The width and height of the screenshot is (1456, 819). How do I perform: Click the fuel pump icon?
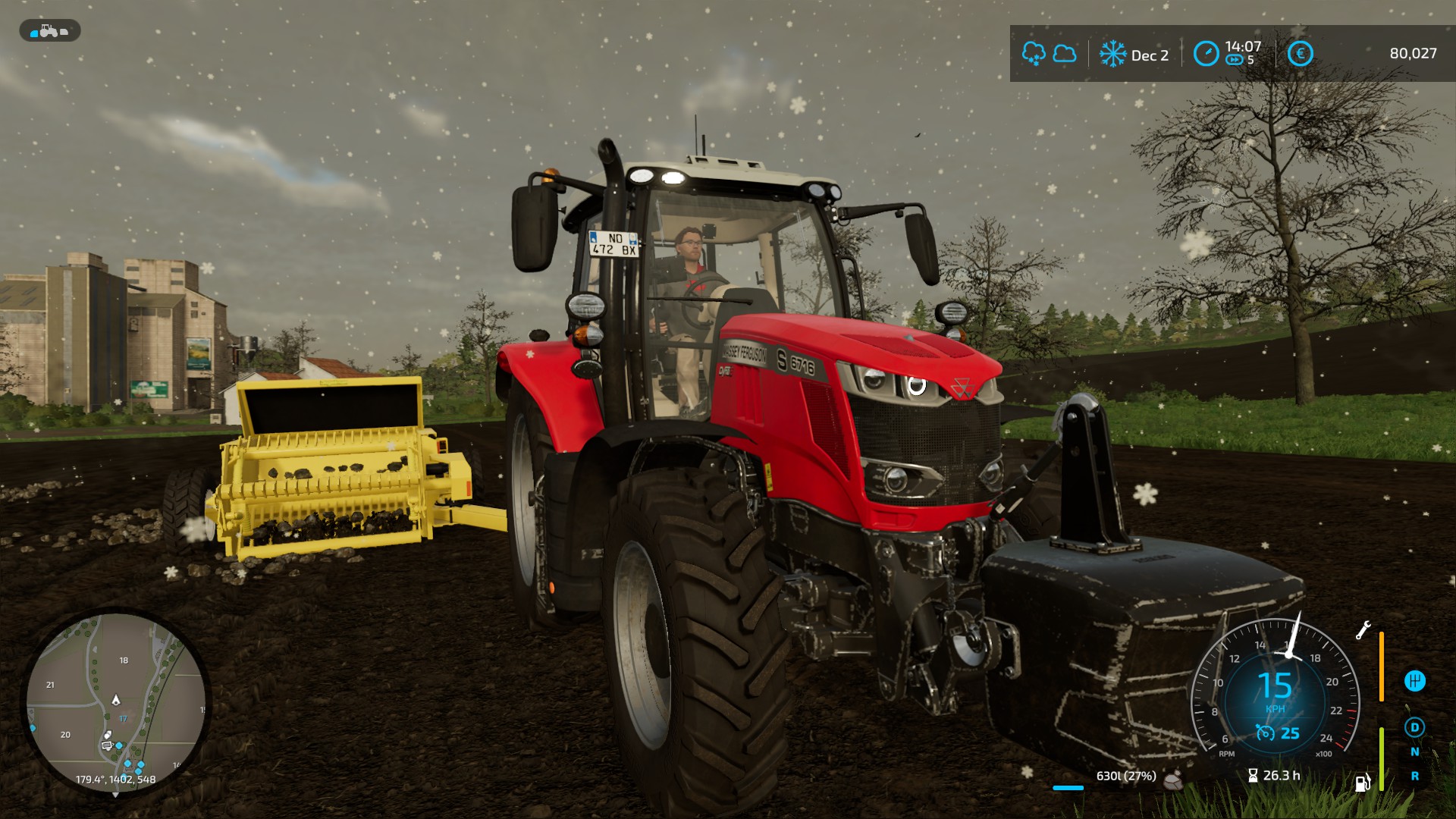(x=1363, y=782)
